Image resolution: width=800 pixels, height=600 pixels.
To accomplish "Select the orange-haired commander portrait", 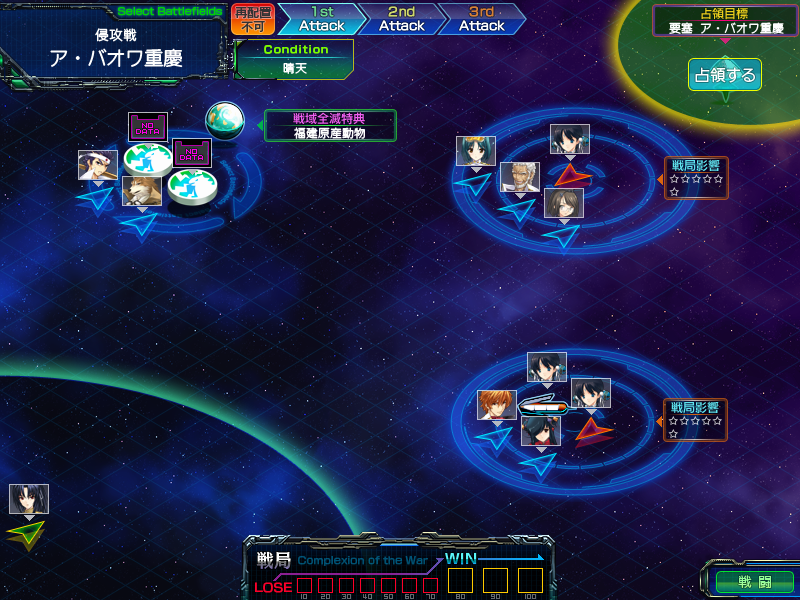I will pyautogui.click(x=496, y=405).
